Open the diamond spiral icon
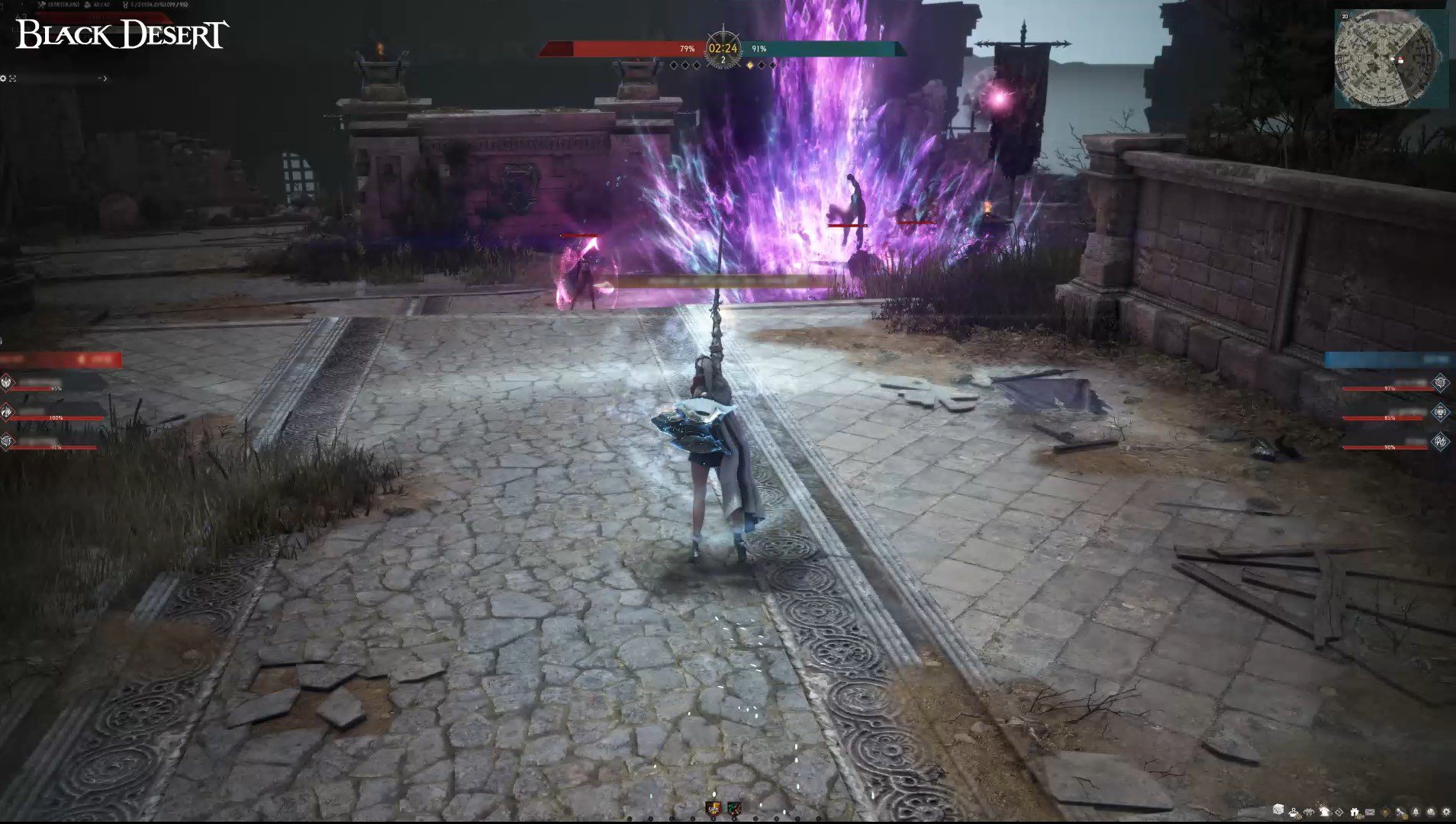 (x=1339, y=813)
